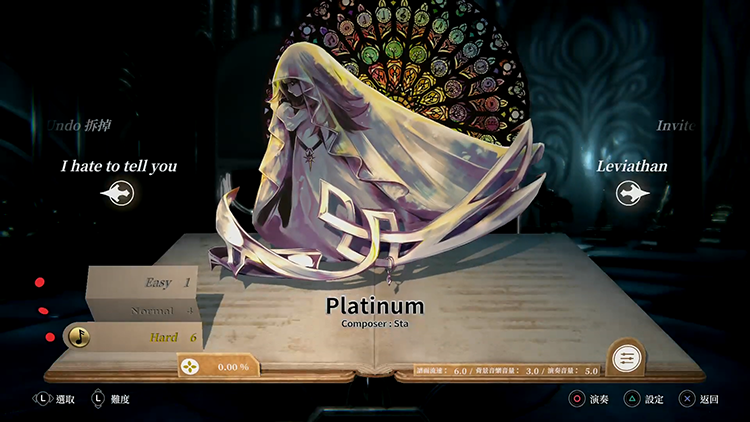Go to previous song with left arrow
The width and height of the screenshot is (750, 422).
click(x=117, y=193)
